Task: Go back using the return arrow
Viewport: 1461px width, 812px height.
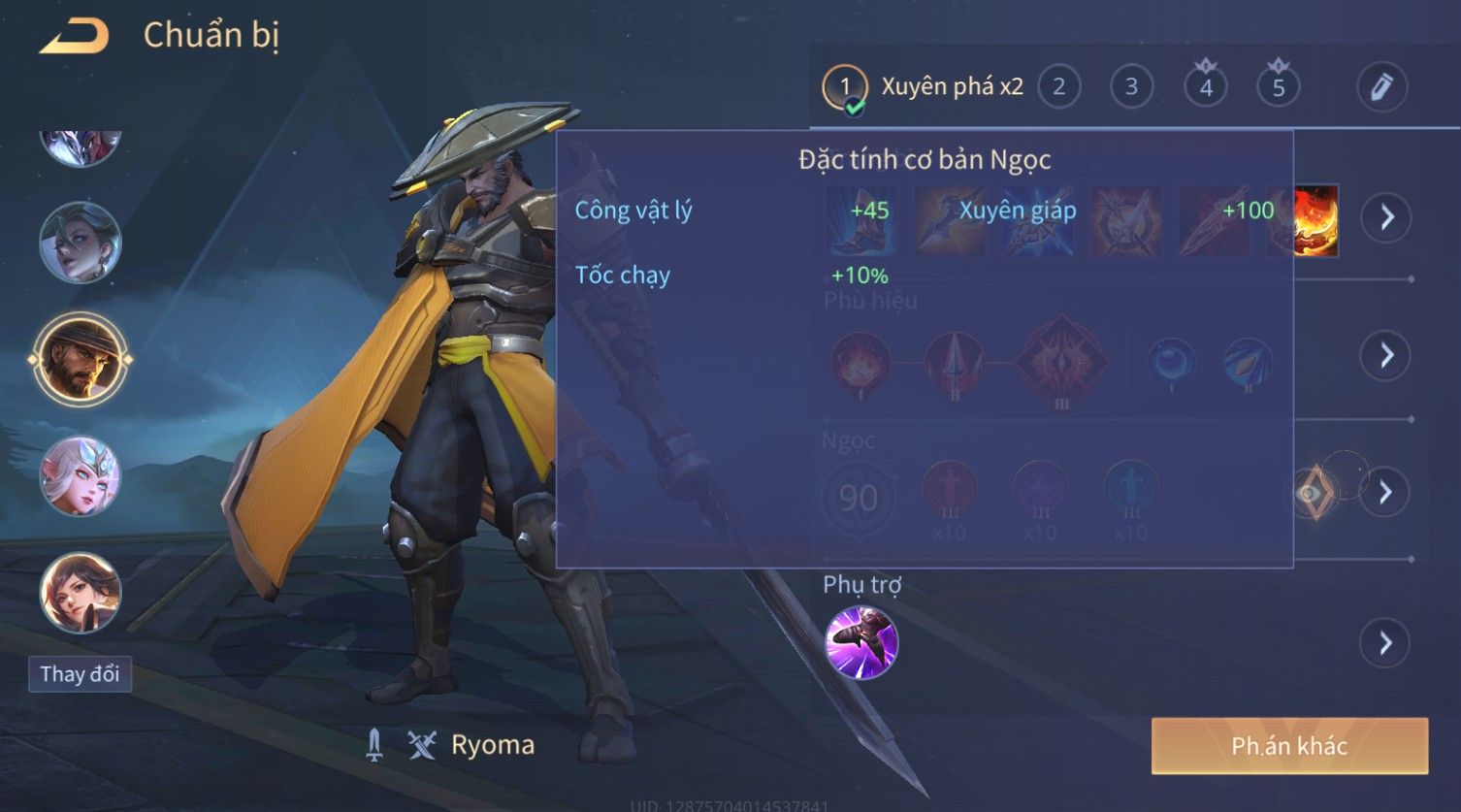Action: coord(75,37)
